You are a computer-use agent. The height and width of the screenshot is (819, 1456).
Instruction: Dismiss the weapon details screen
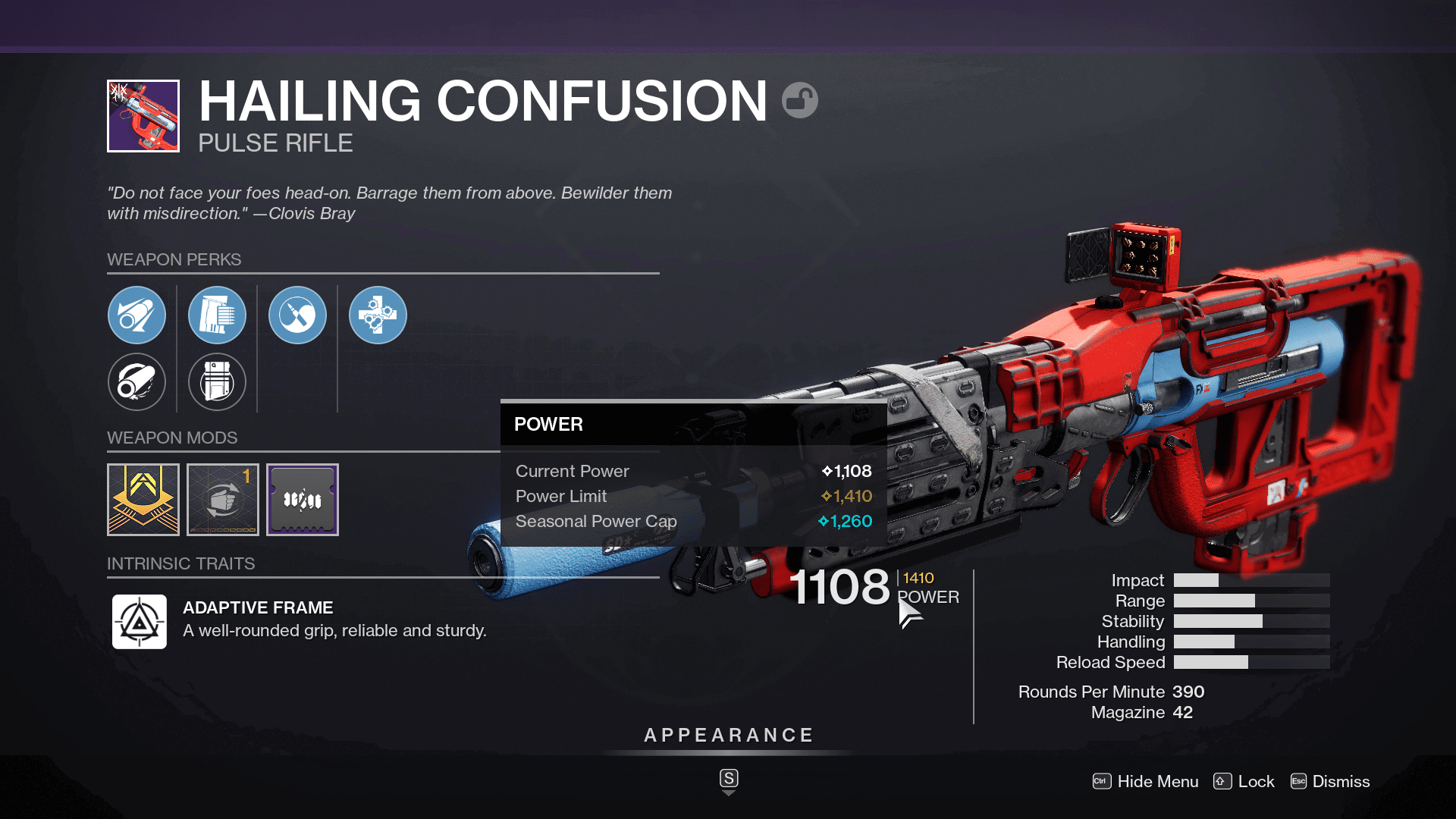pos(1330,781)
